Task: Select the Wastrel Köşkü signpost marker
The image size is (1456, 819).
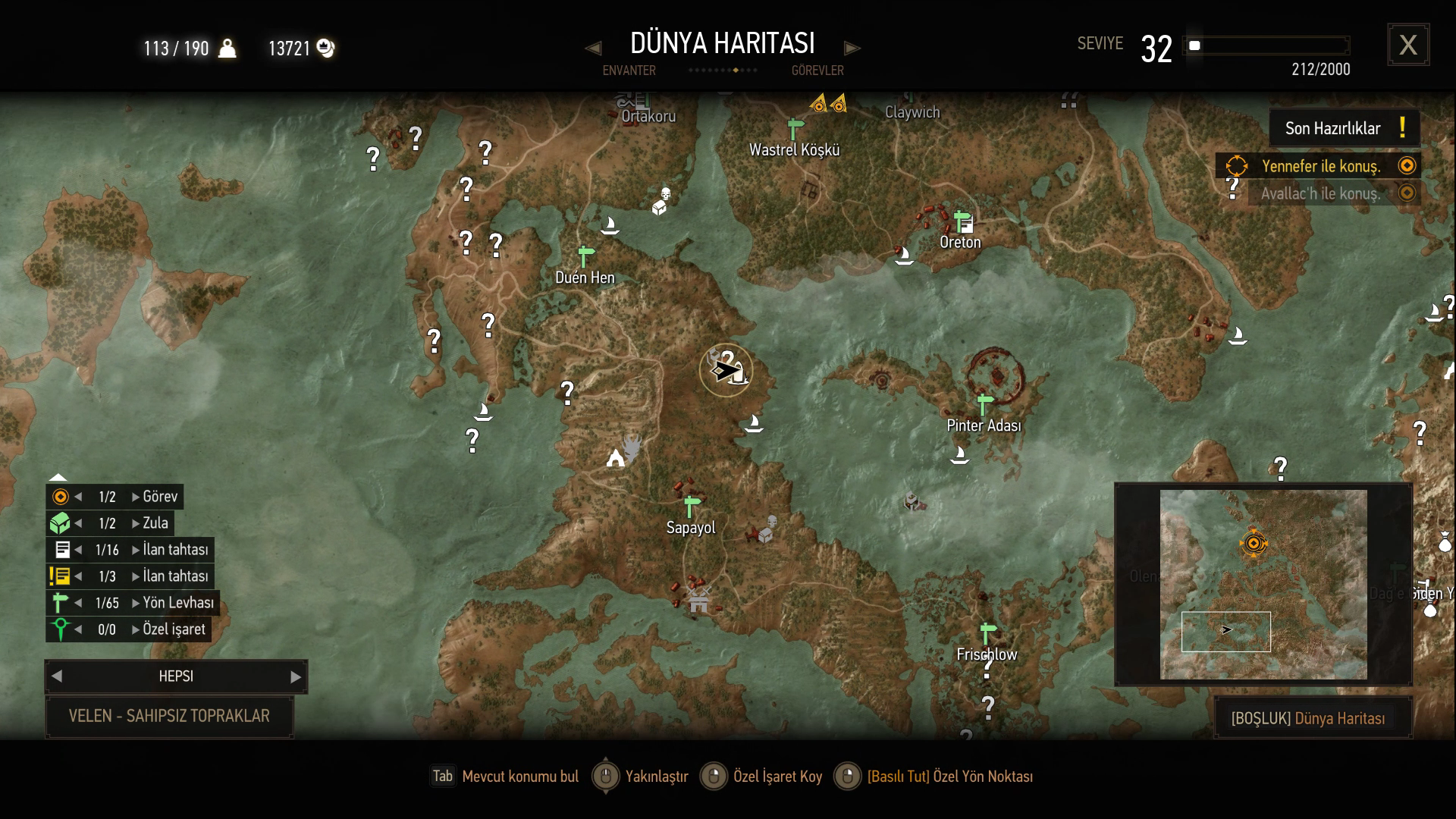Action: (795, 129)
